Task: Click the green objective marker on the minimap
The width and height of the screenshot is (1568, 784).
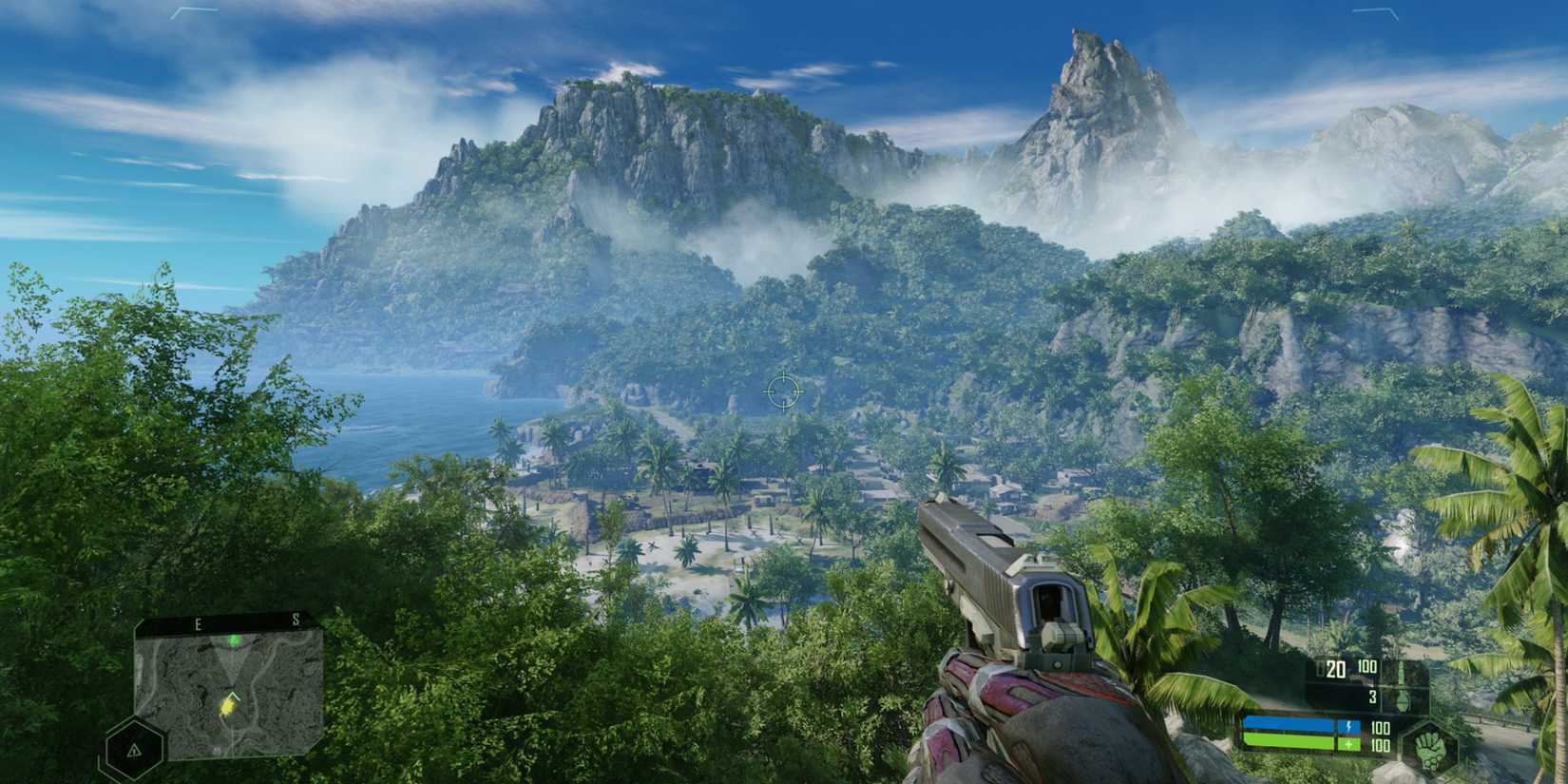Action: tap(234, 641)
